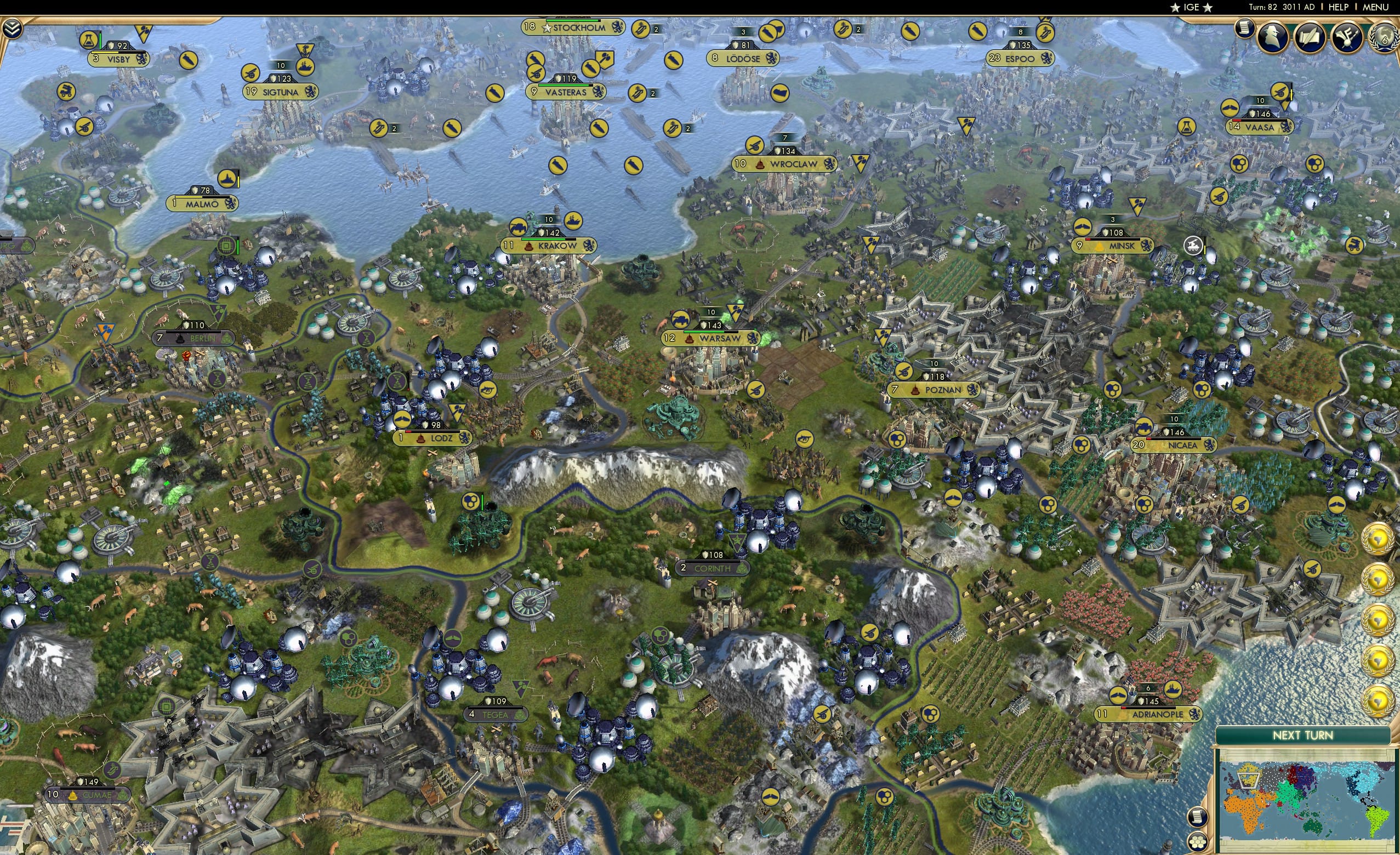Click Sweden's lion crest beside Stockholm banner
This screenshot has height=855, width=1400.
pos(618,28)
